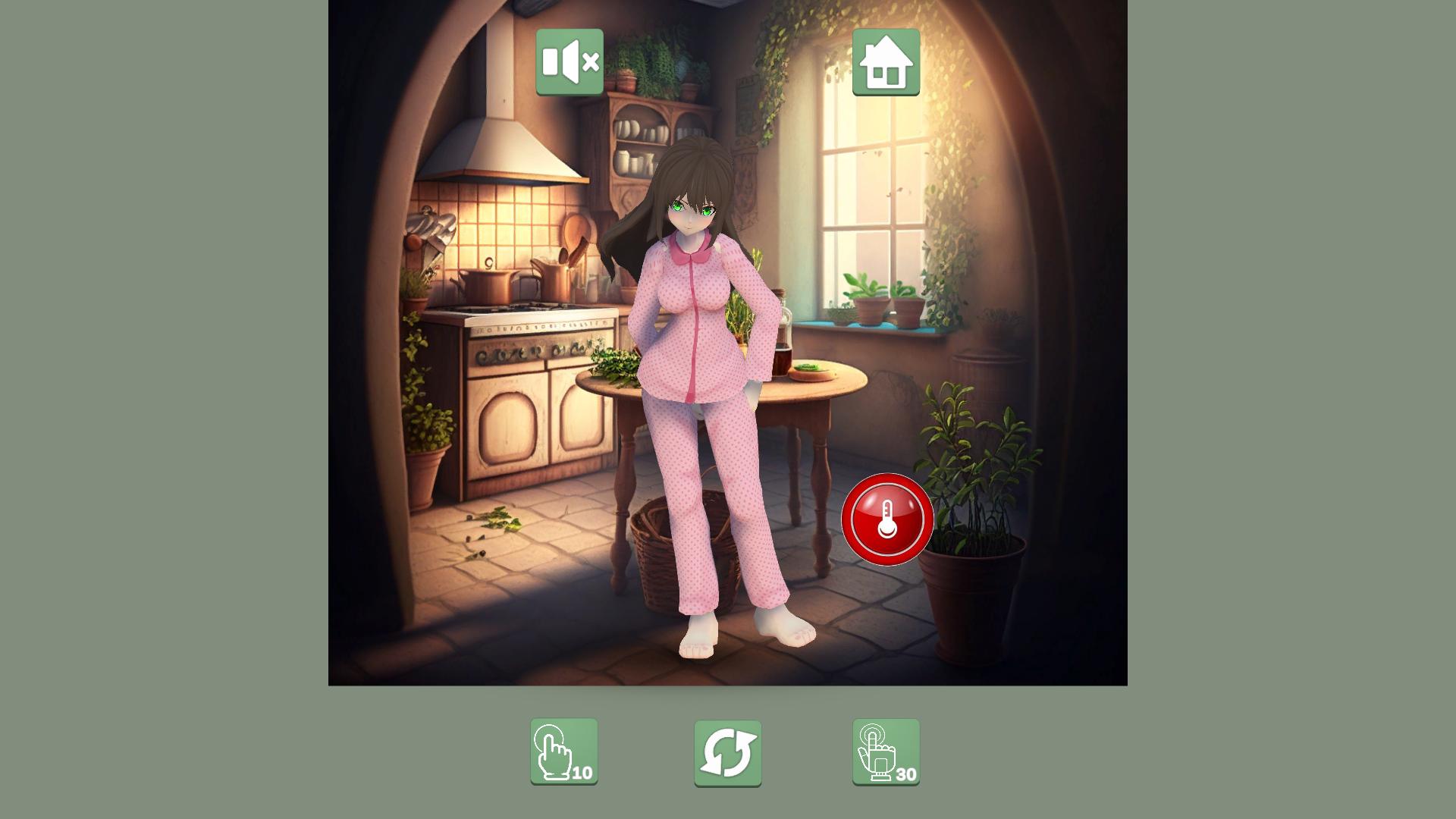Toggle the thermometer indicator
This screenshot has height=819, width=1456.
tap(886, 520)
